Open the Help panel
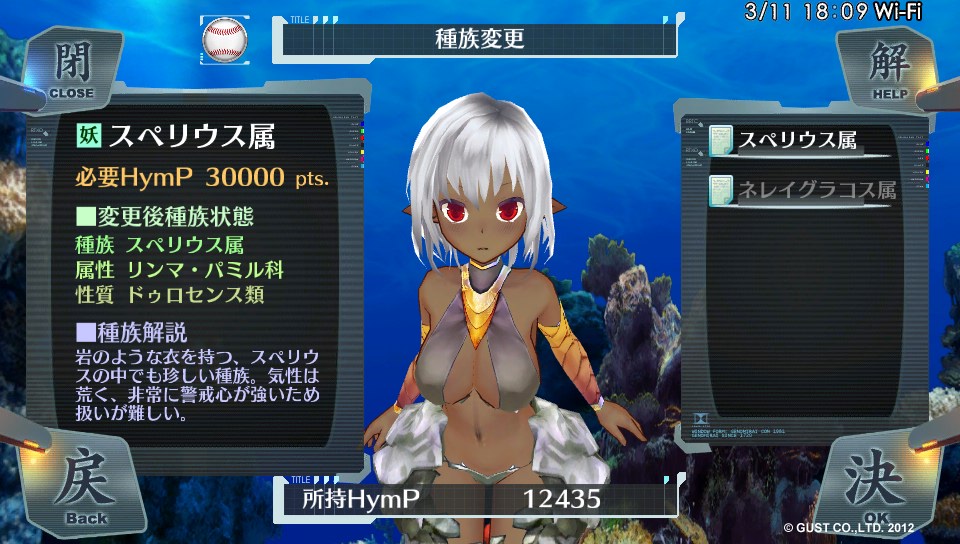 click(884, 68)
